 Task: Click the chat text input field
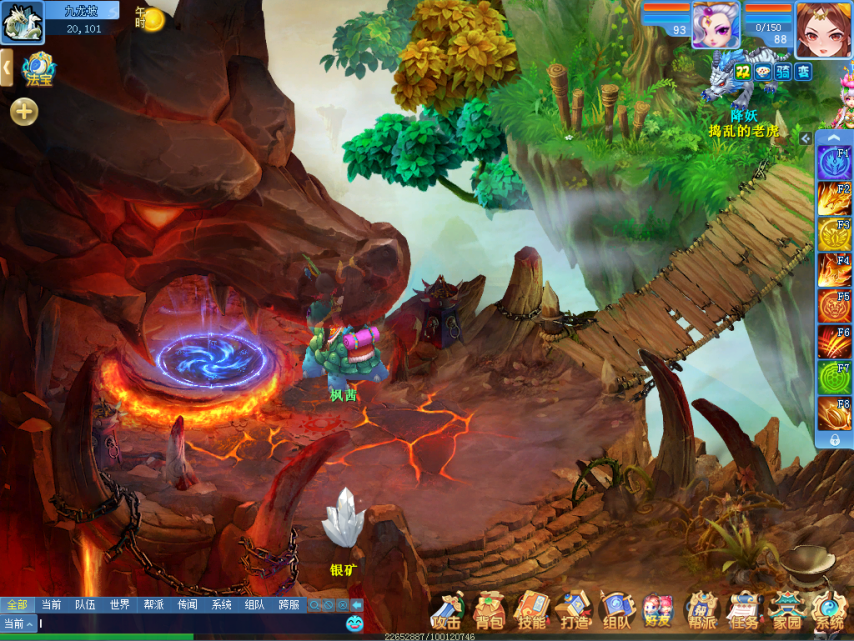tap(190, 624)
